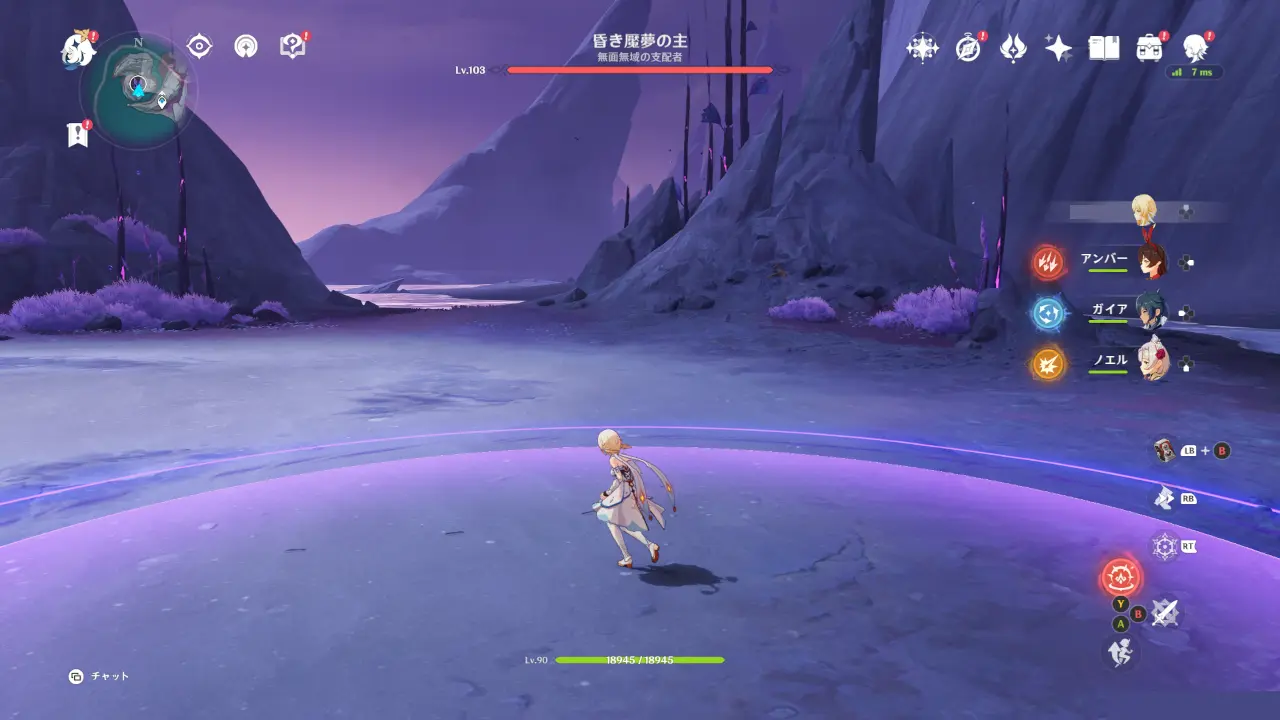1280x720 pixels.
Task: Open the open-book journal icon
Action: click(x=1103, y=48)
